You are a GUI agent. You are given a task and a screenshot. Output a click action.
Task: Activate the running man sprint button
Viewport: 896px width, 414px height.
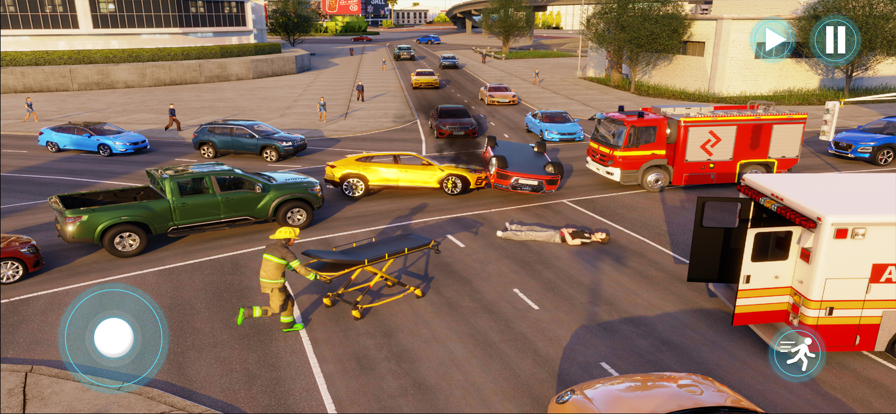[x=797, y=354]
